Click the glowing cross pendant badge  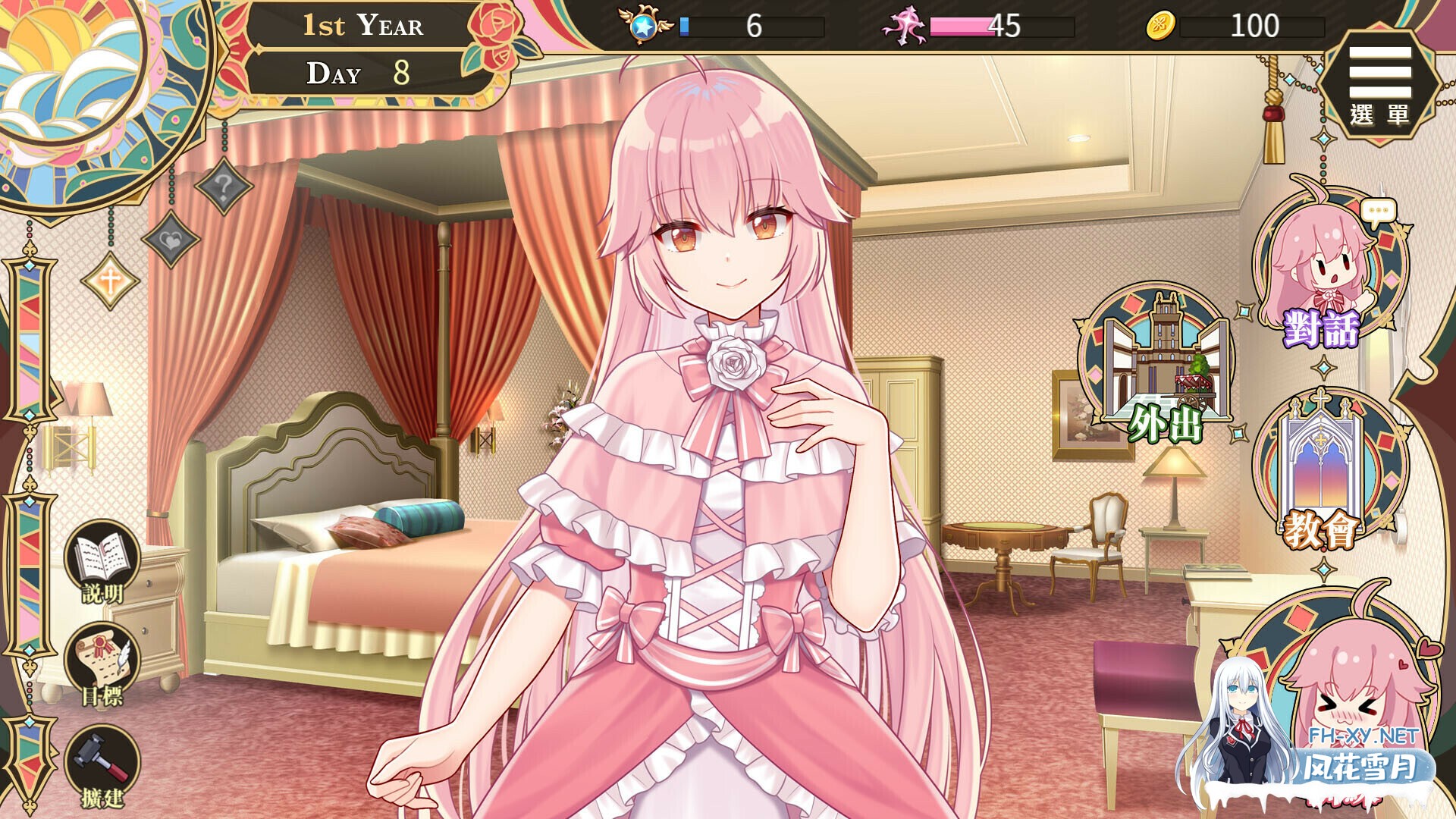111,281
